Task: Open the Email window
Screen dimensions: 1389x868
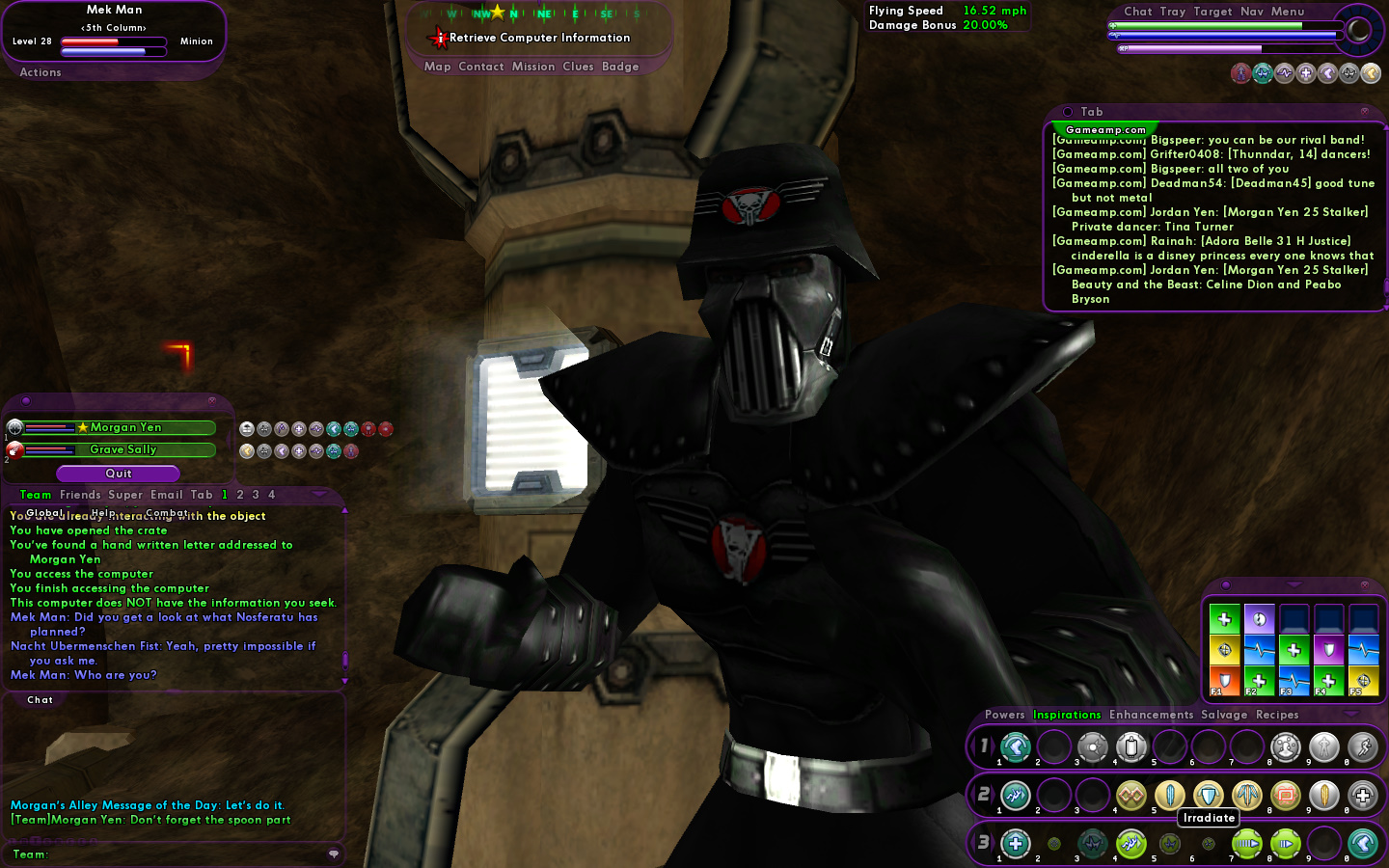Action: click(167, 495)
